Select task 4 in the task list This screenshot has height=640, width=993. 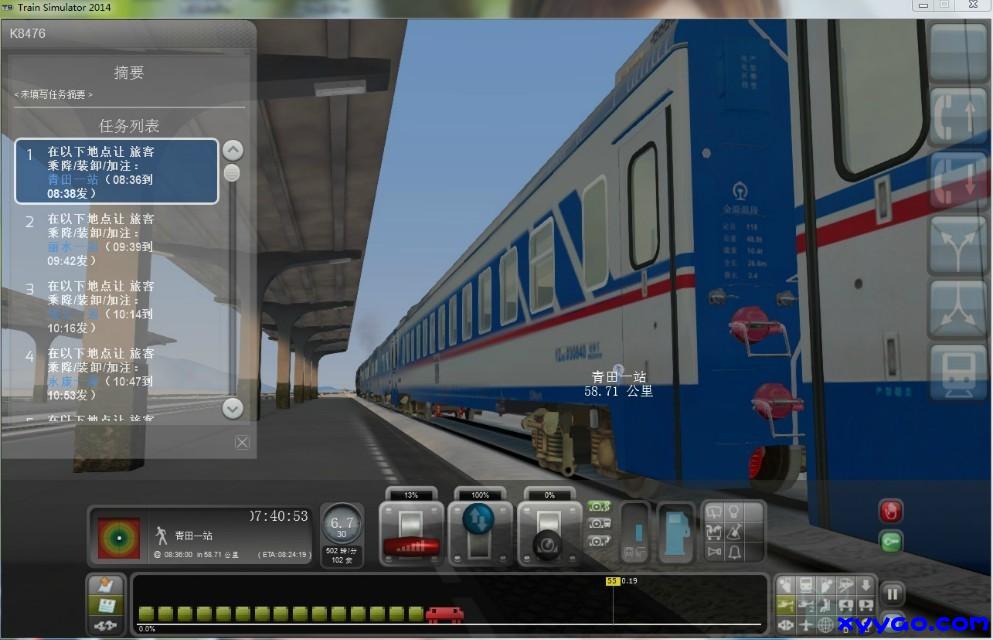116,374
